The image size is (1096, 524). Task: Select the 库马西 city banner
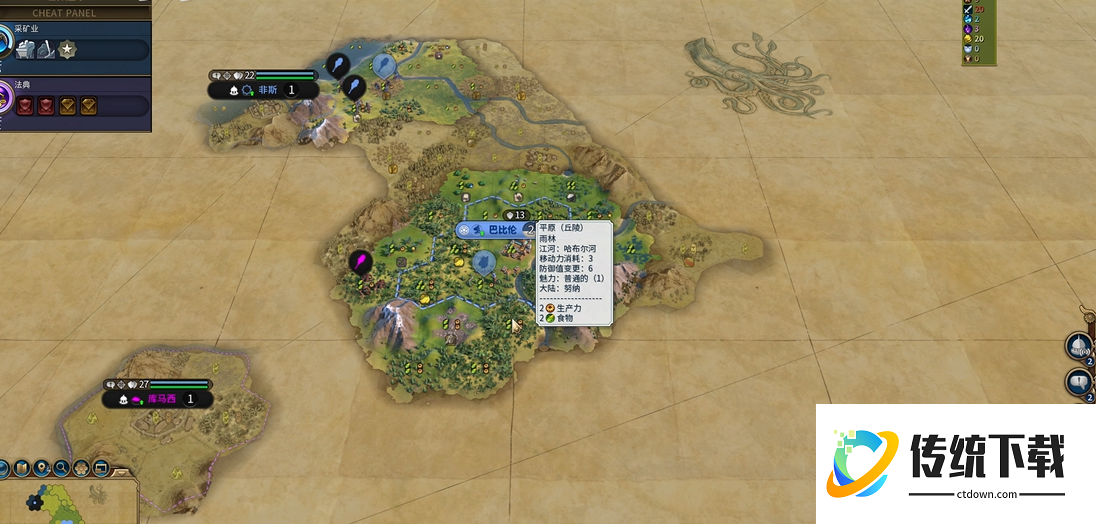[160, 399]
